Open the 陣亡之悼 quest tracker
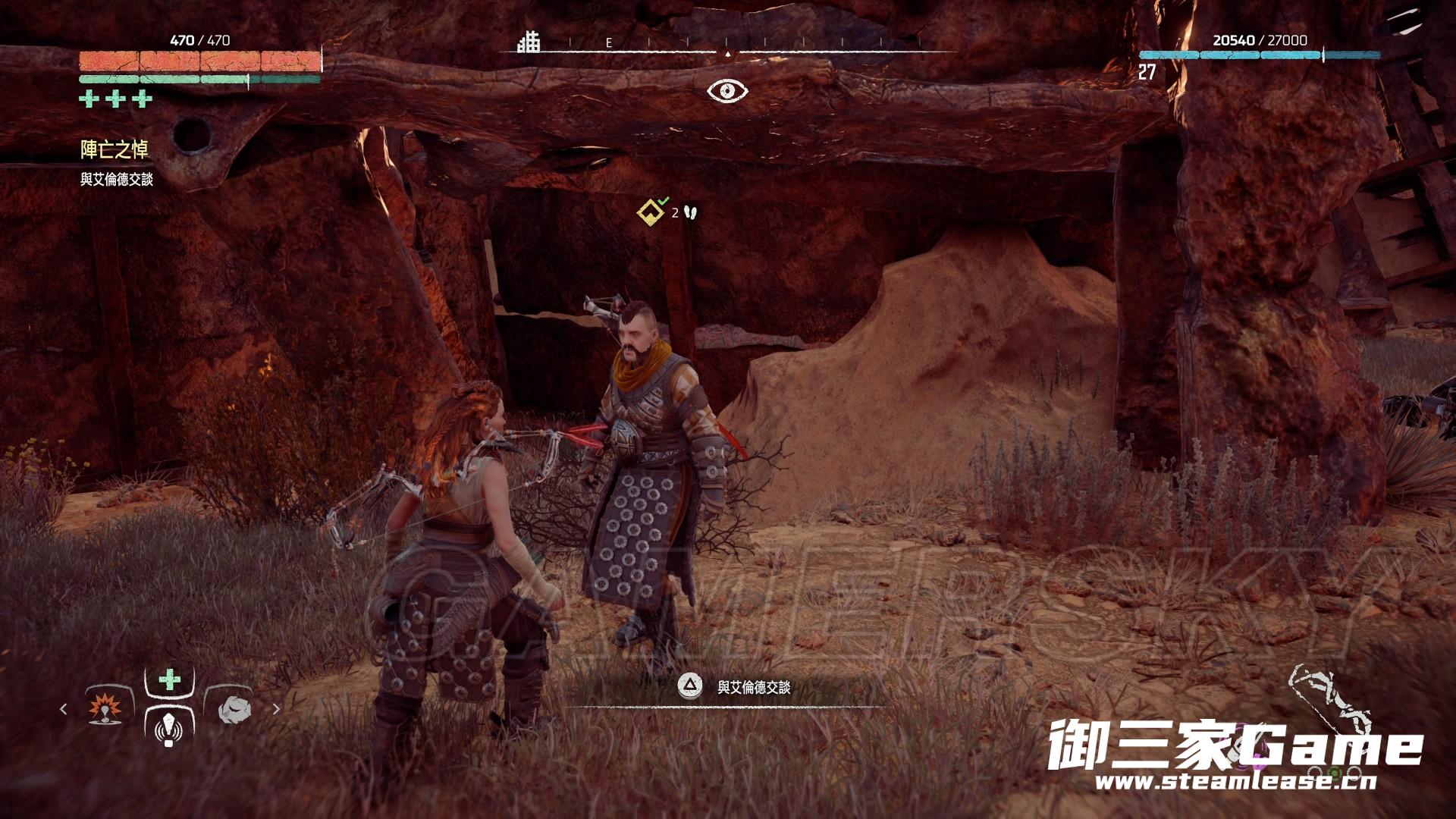This screenshot has height=819, width=1456. (x=115, y=150)
